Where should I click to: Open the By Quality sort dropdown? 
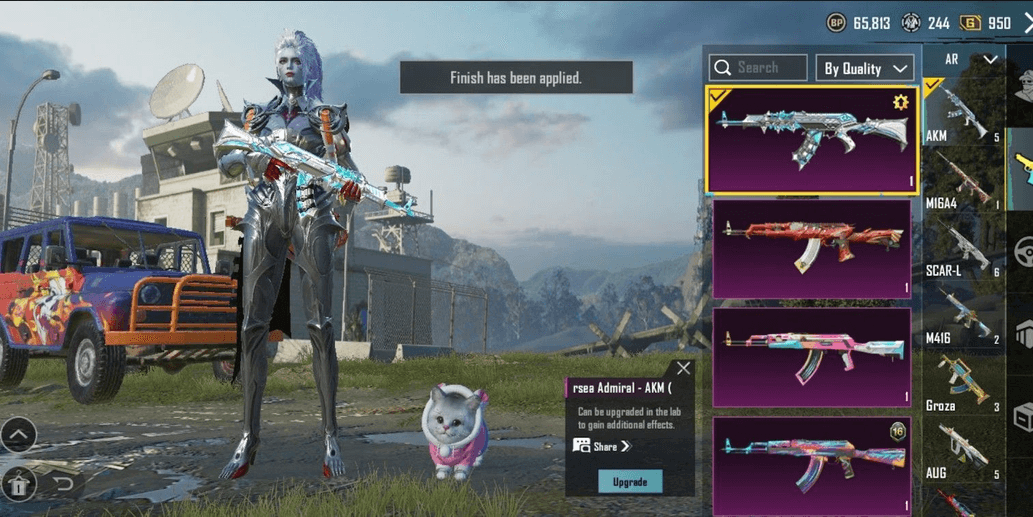[x=865, y=68]
